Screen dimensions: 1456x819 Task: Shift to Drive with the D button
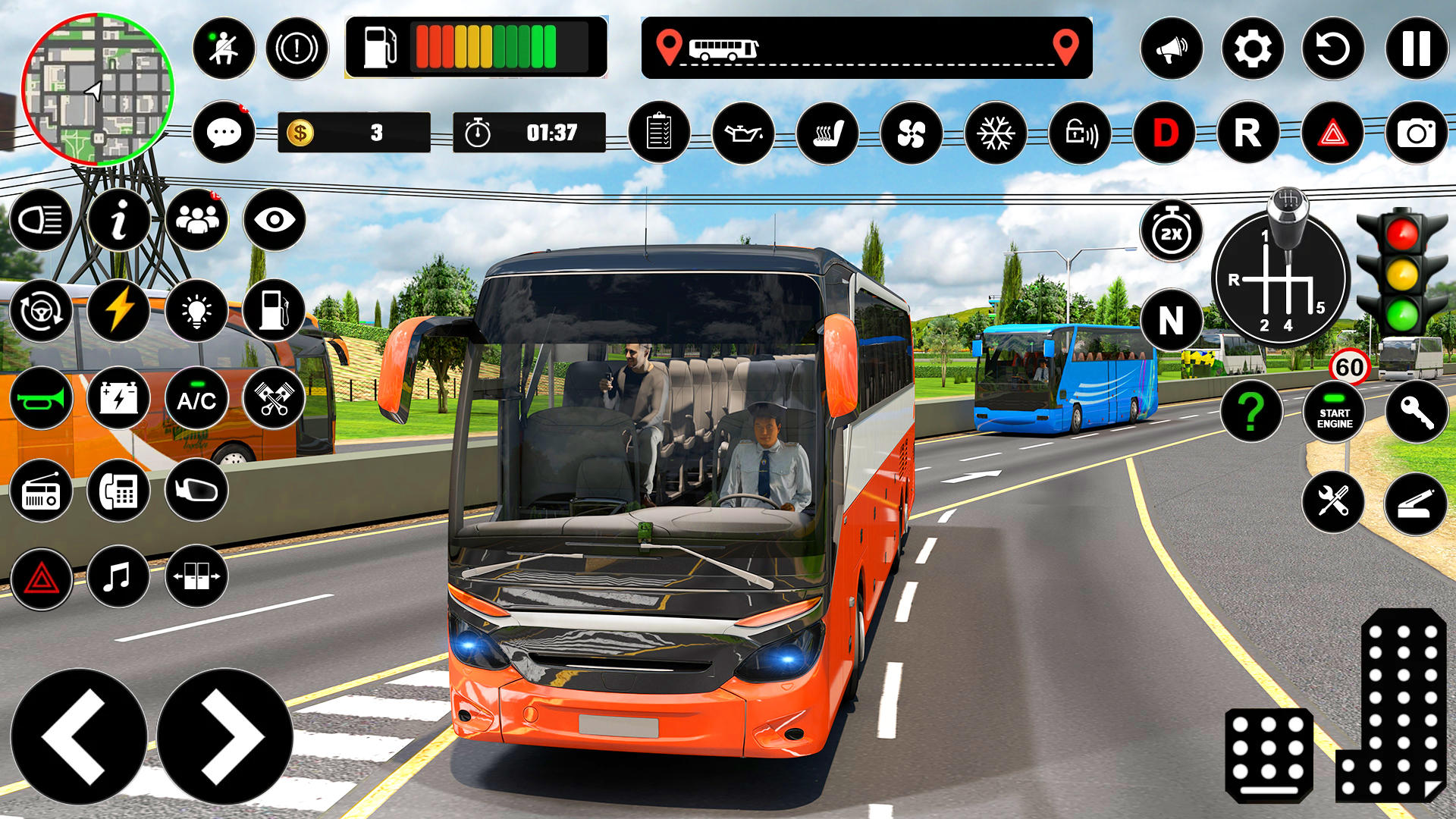pyautogui.click(x=1165, y=133)
